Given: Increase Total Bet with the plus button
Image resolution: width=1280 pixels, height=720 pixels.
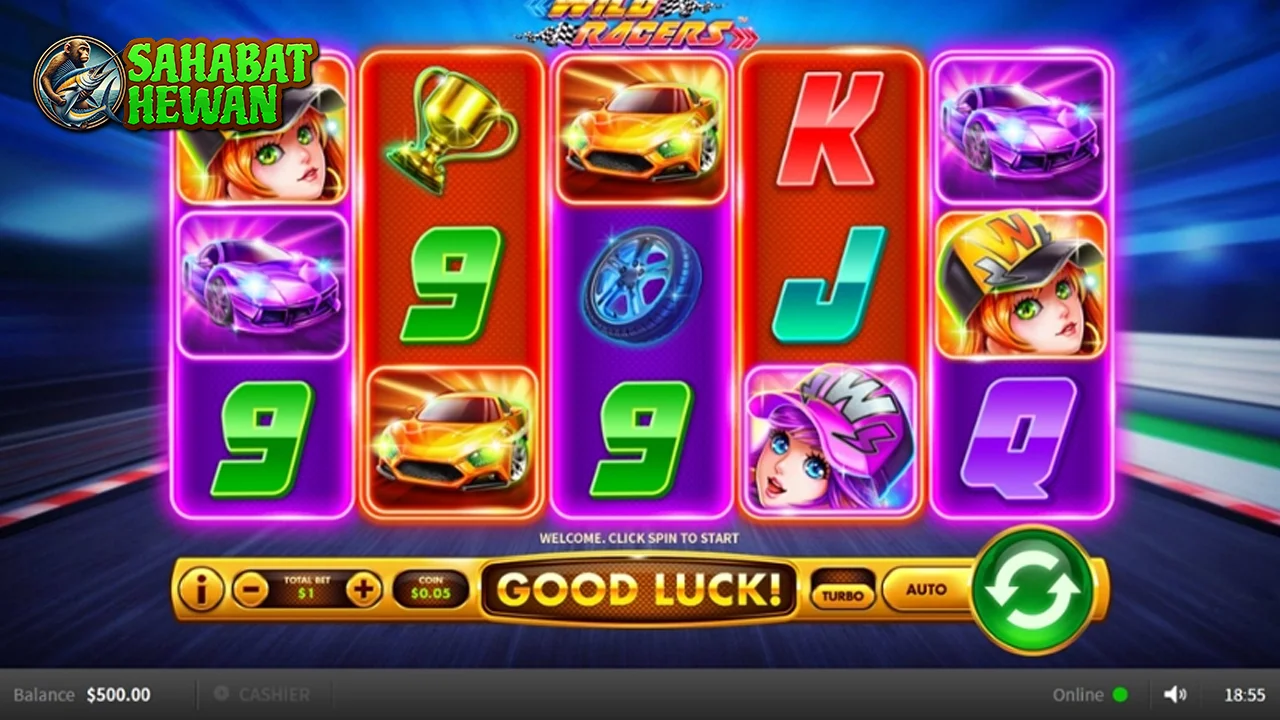Looking at the screenshot, I should click(x=363, y=590).
